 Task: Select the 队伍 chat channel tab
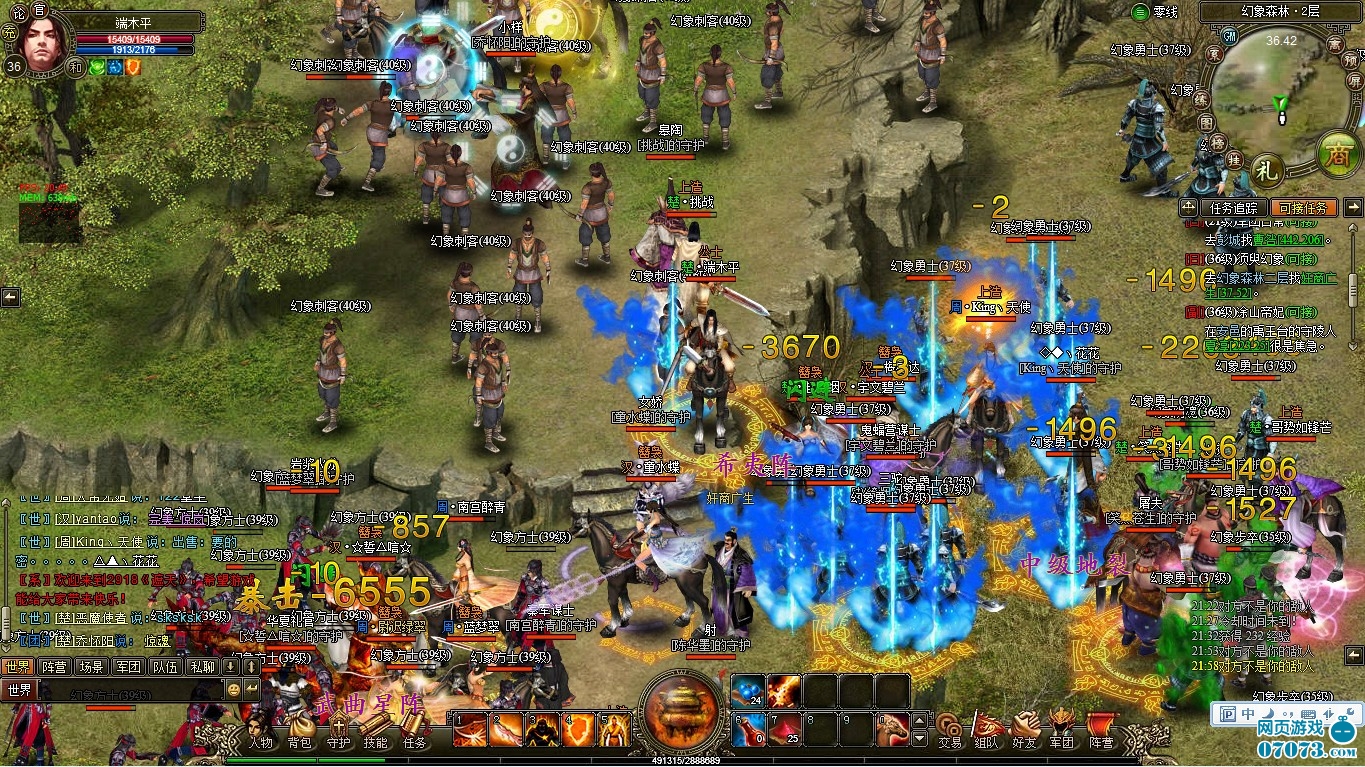tap(165, 666)
